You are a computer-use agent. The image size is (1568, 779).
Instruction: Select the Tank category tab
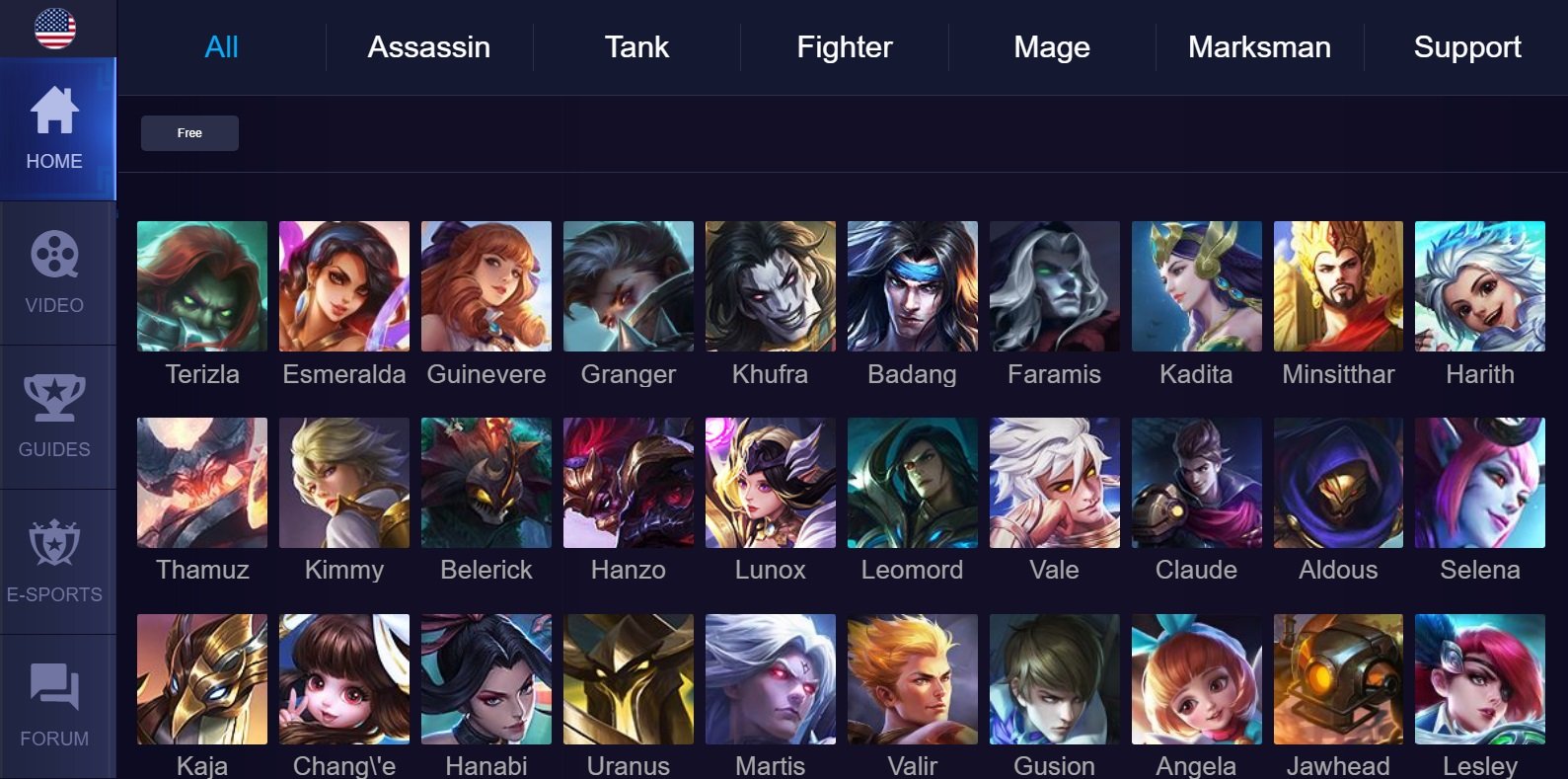tap(636, 47)
